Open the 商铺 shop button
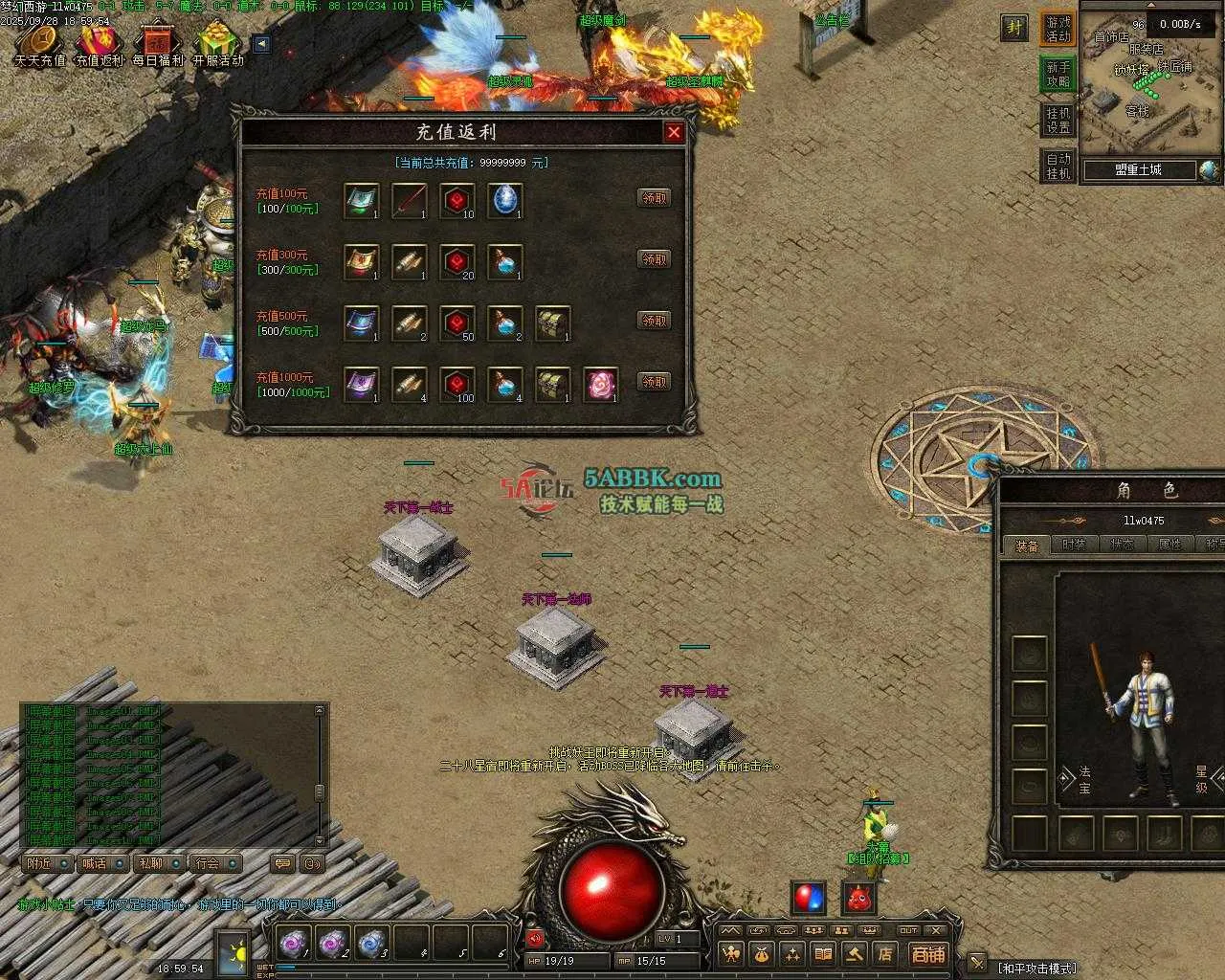This screenshot has height=980, width=1225. tap(927, 954)
